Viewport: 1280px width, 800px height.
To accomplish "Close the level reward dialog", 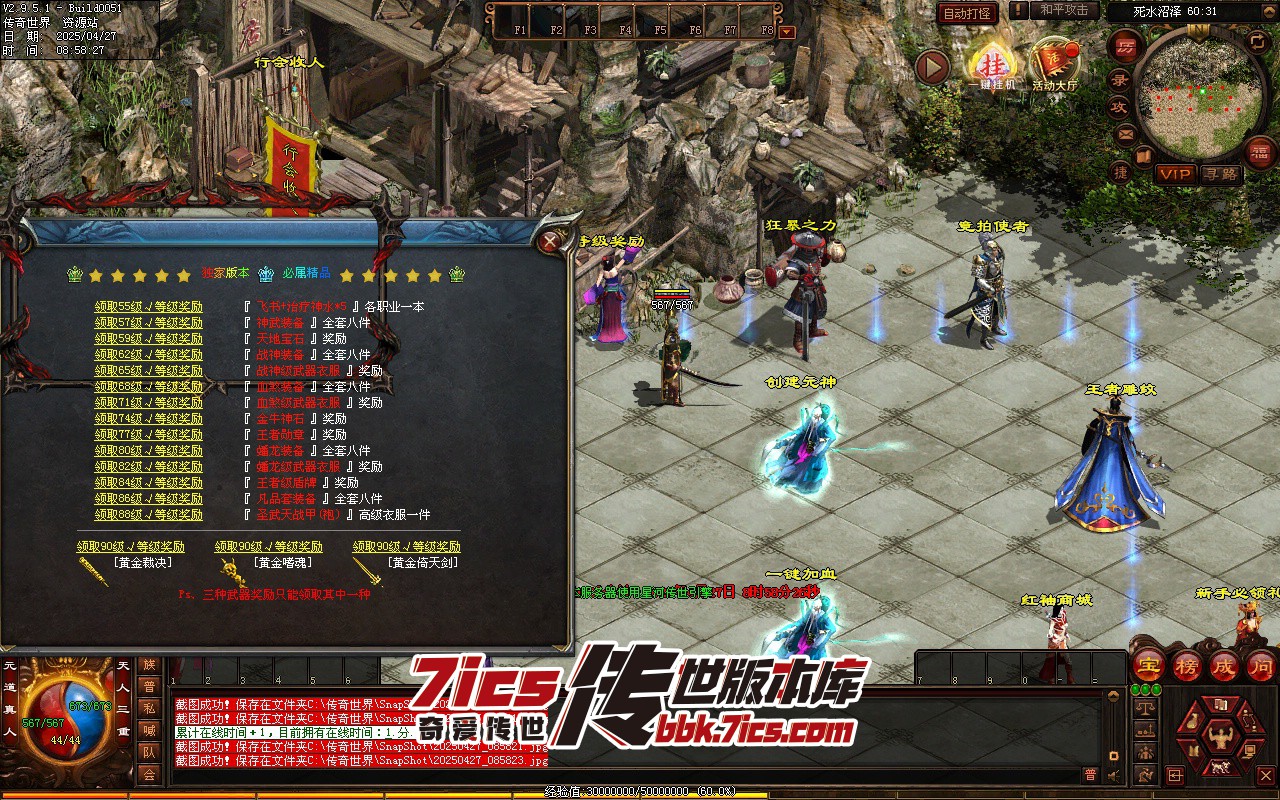I will pos(549,241).
